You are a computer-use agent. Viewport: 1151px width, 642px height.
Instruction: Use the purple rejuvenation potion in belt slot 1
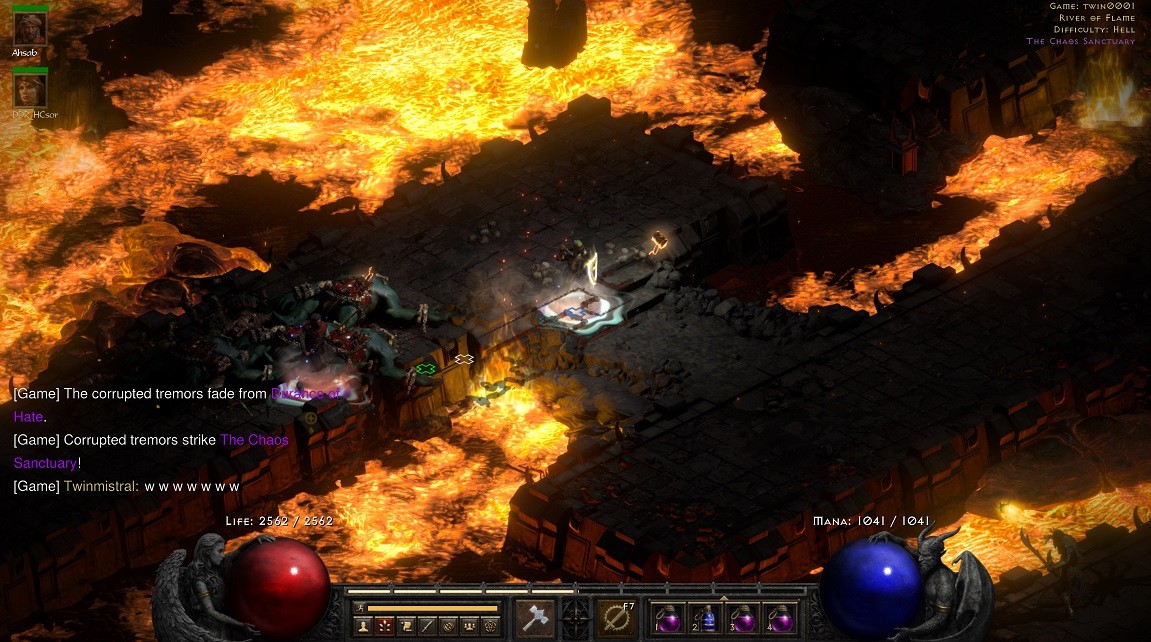click(x=665, y=619)
